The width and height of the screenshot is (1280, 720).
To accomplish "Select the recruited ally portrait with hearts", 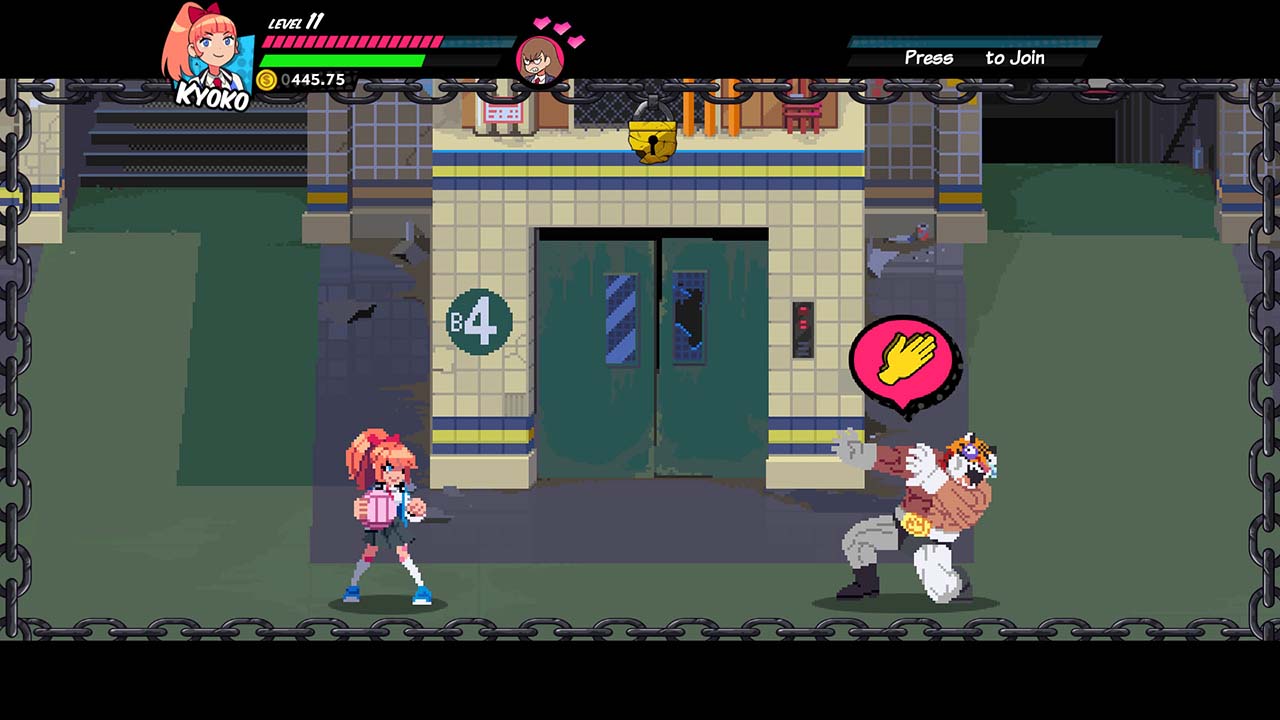I will (541, 58).
